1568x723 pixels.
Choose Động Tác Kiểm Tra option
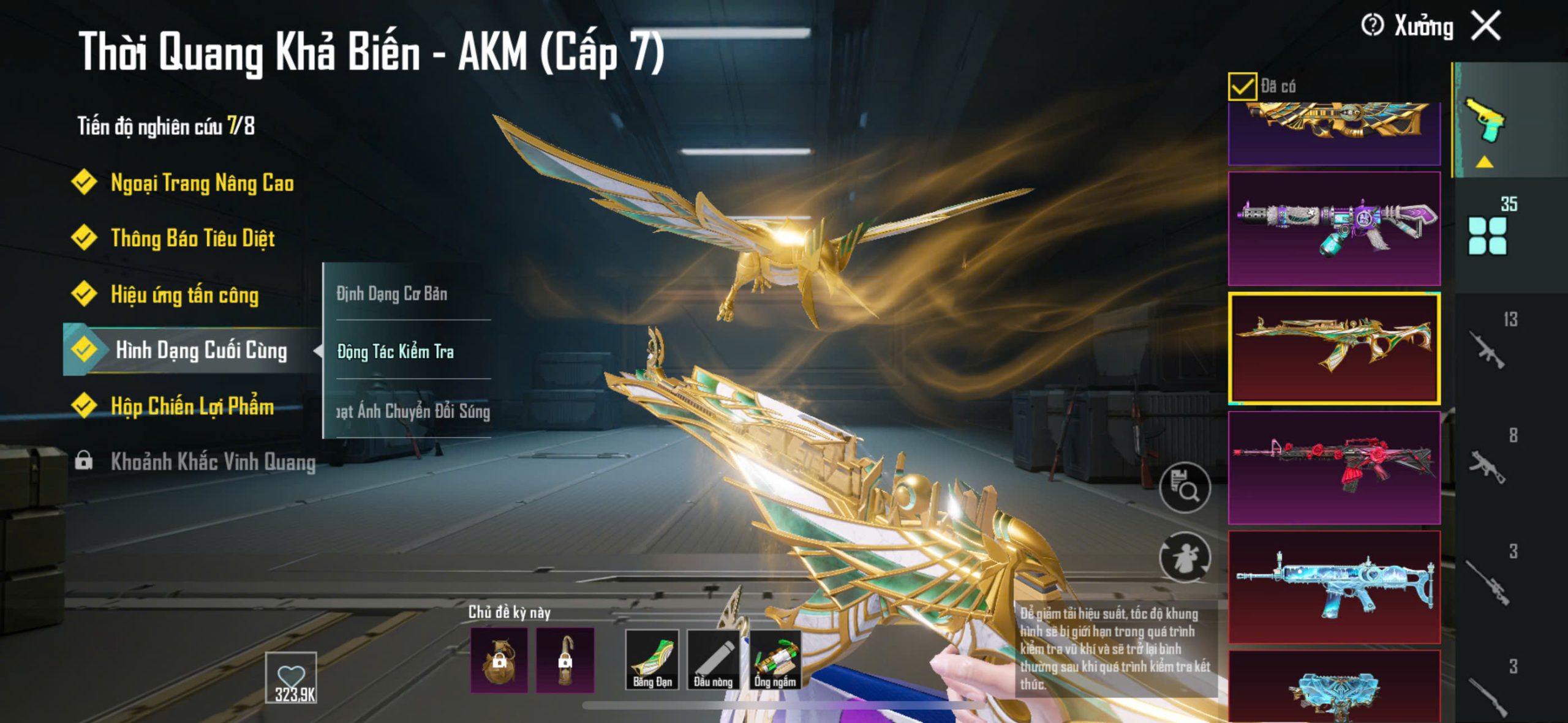coord(396,351)
